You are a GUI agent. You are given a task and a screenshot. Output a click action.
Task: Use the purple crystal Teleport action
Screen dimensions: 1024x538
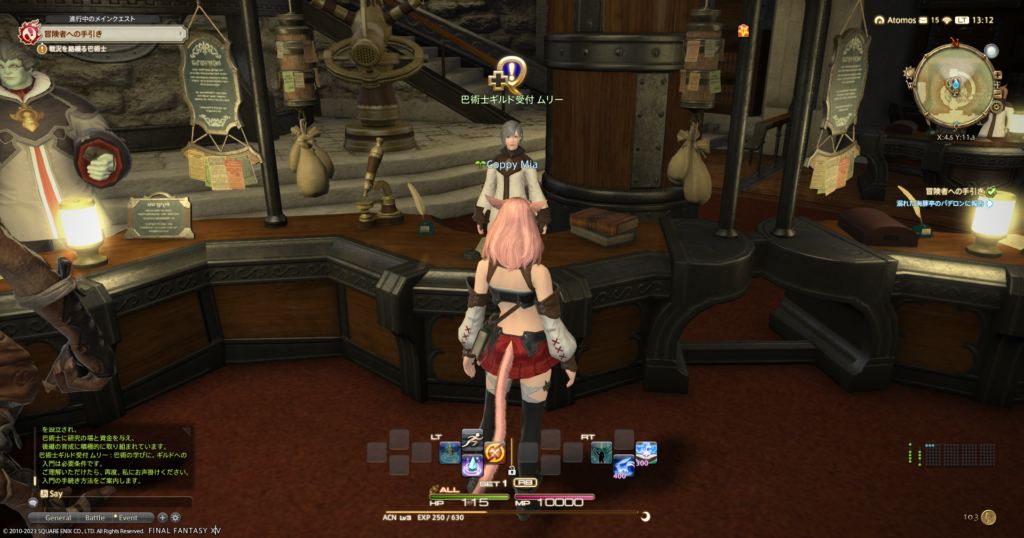[472, 465]
